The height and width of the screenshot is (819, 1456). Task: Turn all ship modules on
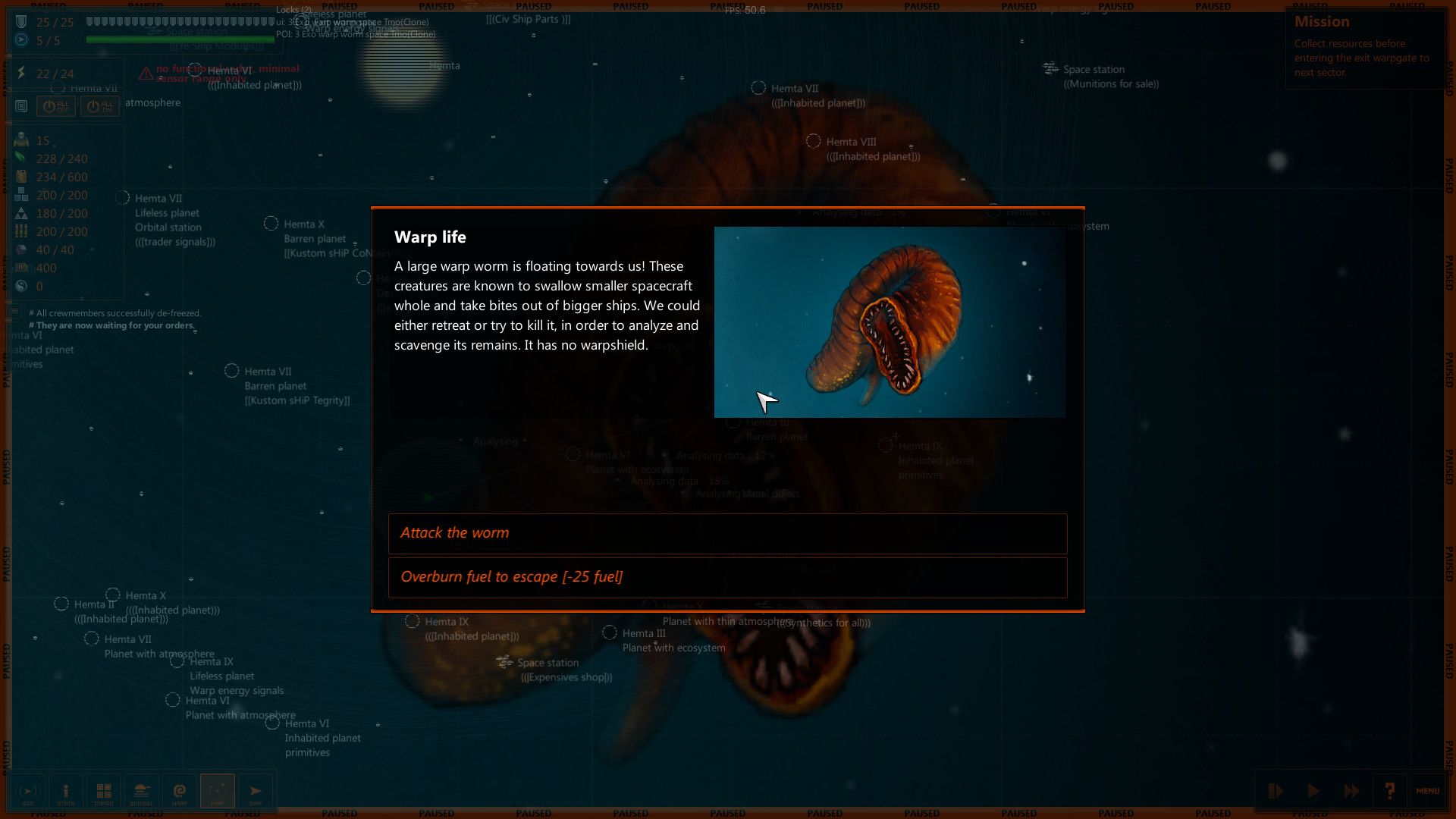tap(100, 106)
